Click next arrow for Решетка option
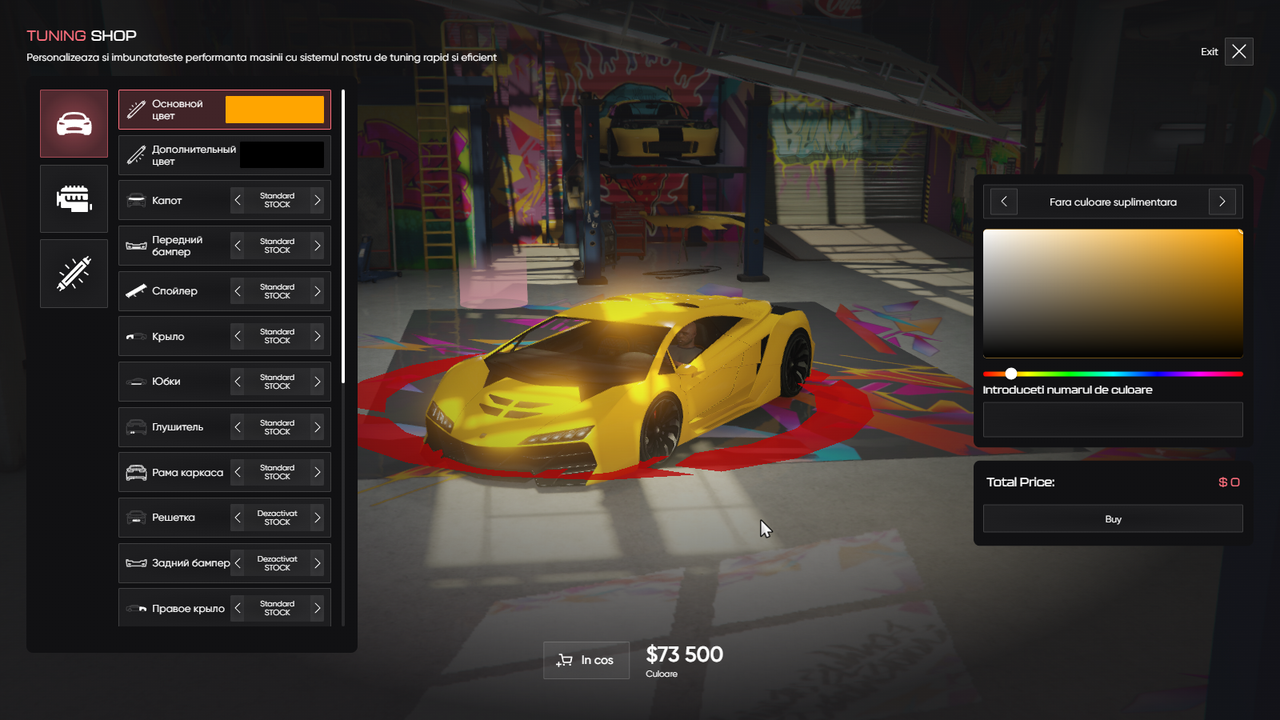This screenshot has height=720, width=1280. click(x=317, y=518)
